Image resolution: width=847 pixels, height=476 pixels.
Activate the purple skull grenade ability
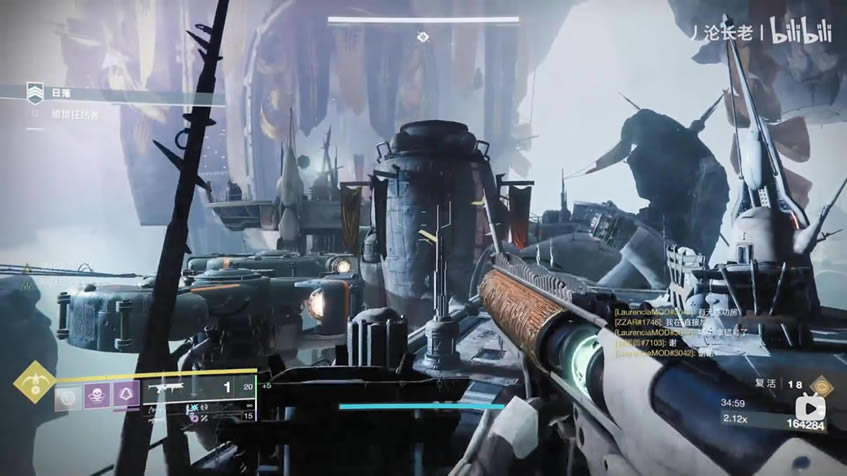[x=98, y=395]
